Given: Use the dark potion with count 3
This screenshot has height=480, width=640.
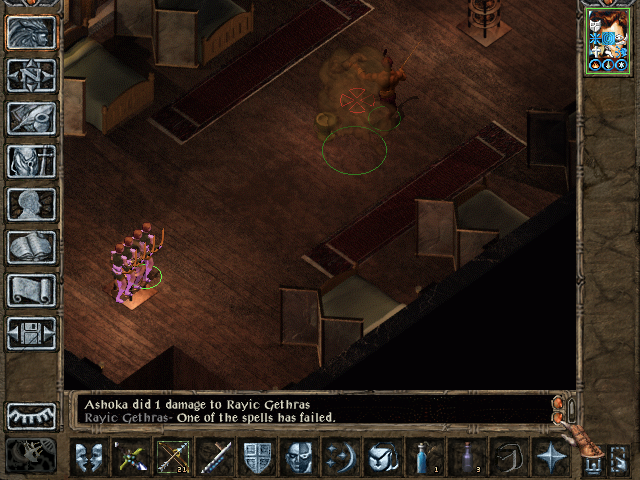Looking at the screenshot, I should pos(466,458).
